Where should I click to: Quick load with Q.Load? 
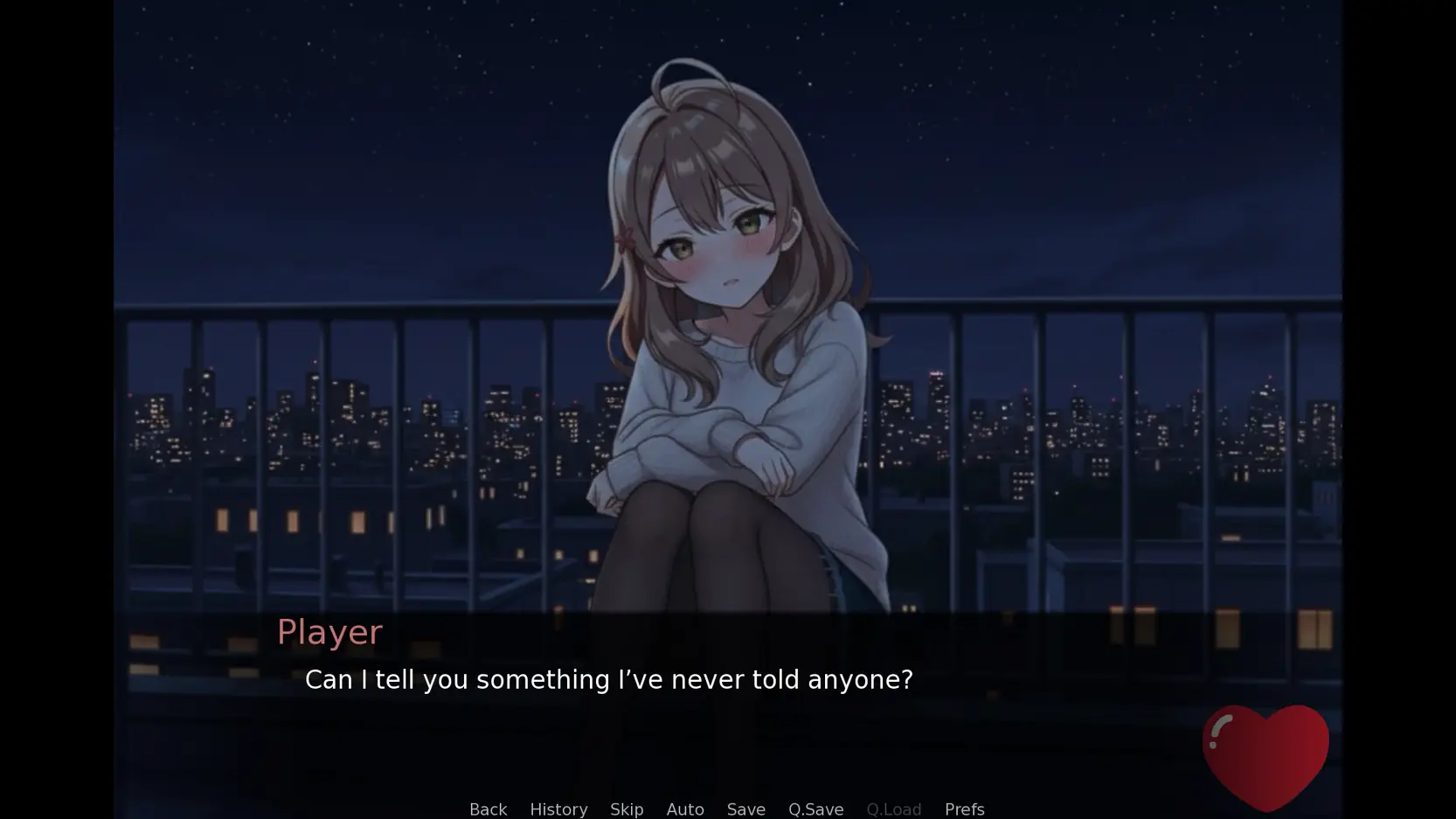[893, 809]
